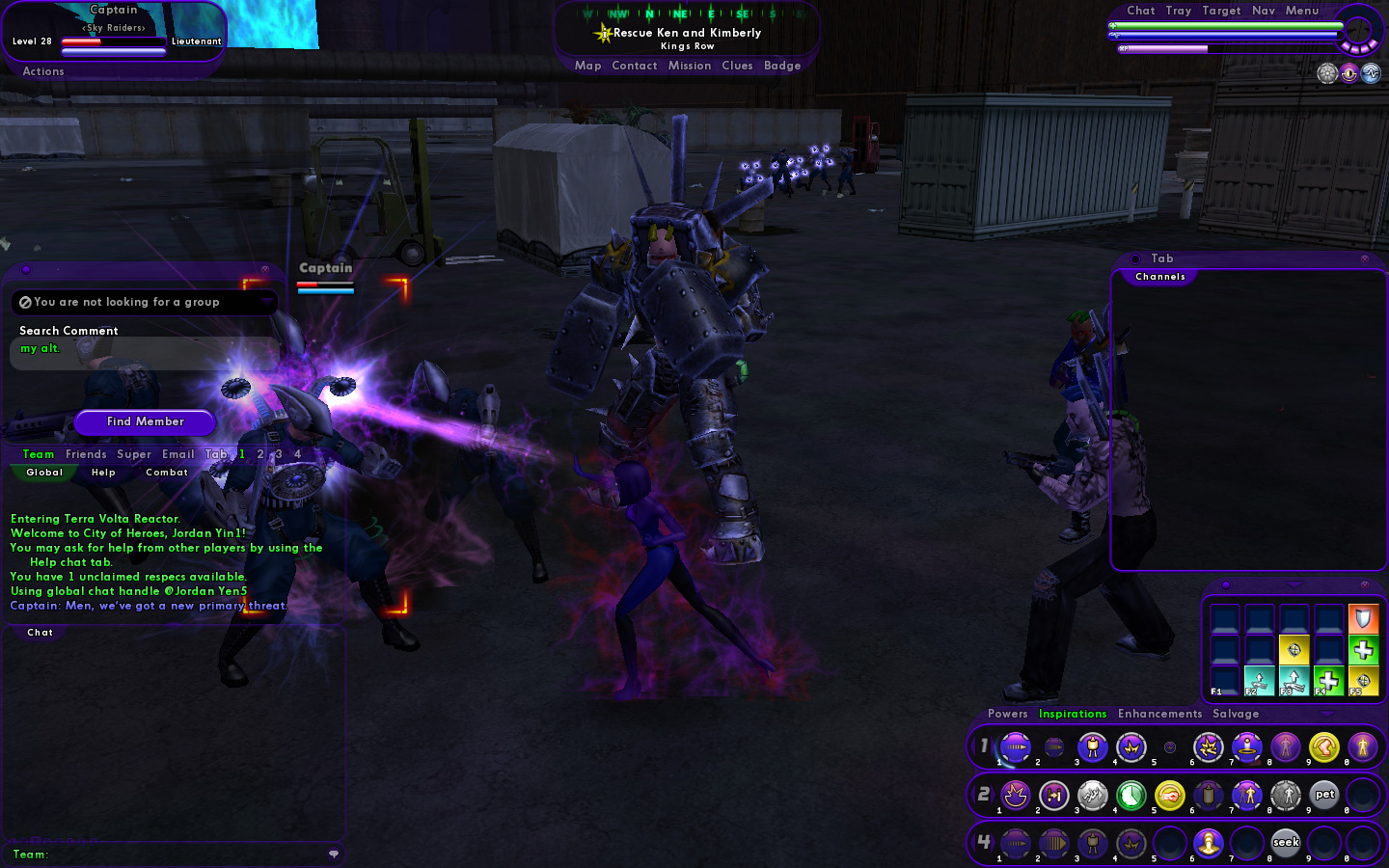
Task: Open the main Menu
Action: point(1302,11)
